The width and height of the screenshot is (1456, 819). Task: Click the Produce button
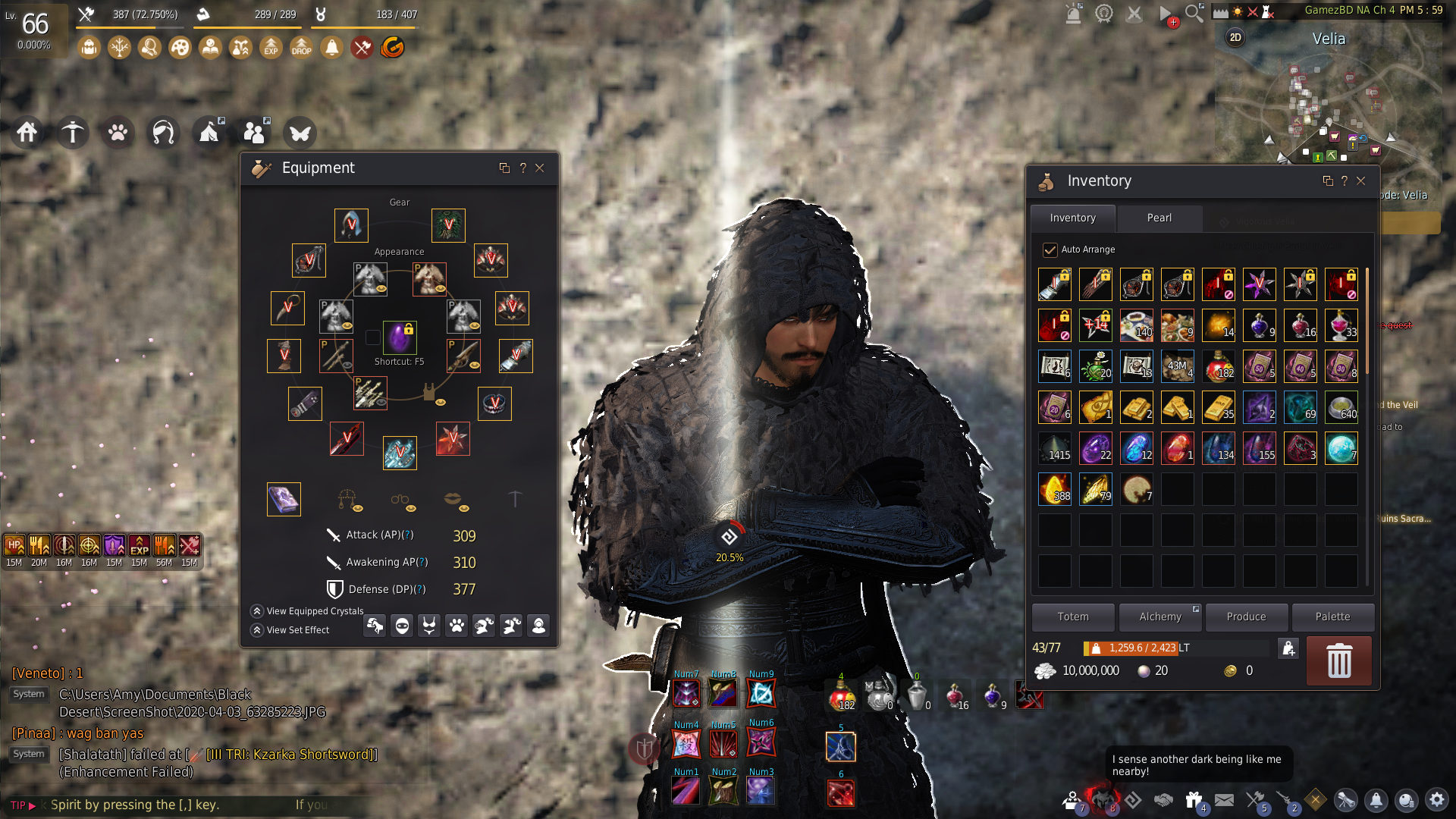tap(1246, 617)
